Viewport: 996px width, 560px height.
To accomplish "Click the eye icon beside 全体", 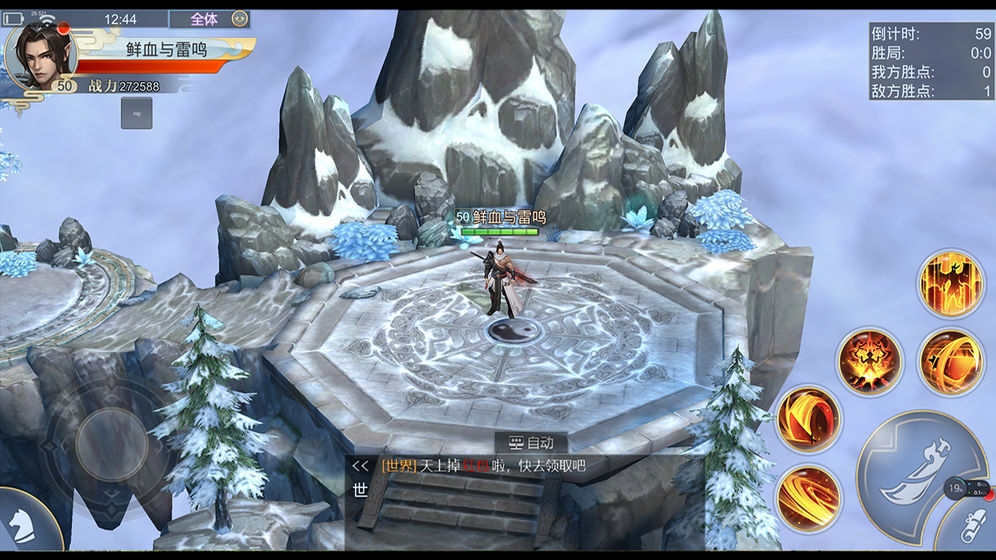I will [x=239, y=18].
